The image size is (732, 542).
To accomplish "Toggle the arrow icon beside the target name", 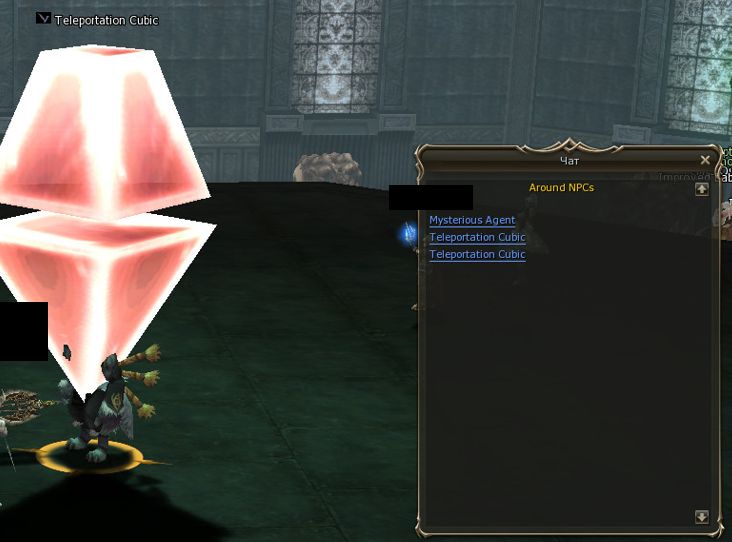I will [43, 19].
